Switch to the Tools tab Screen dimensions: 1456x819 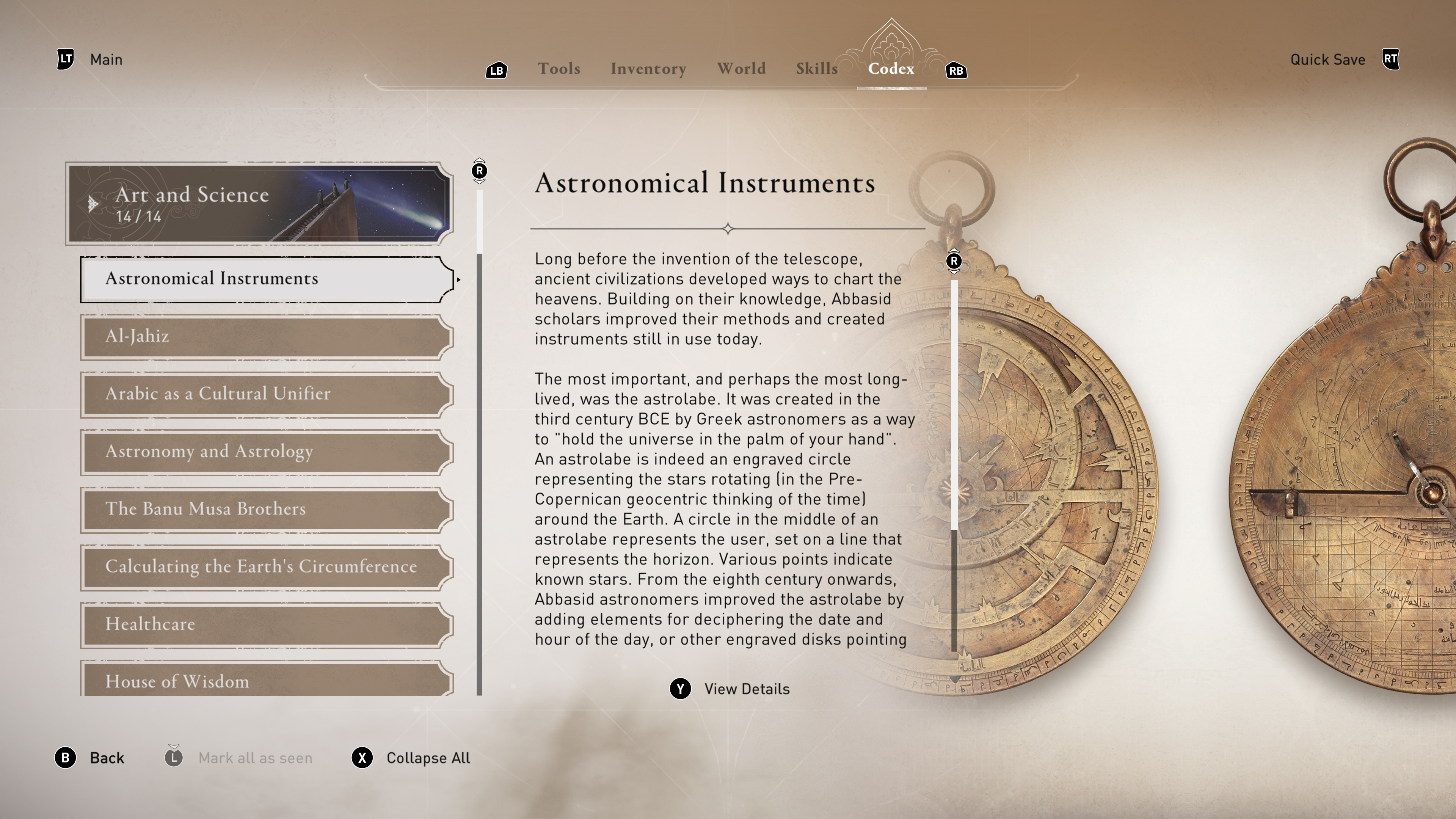pos(559,69)
